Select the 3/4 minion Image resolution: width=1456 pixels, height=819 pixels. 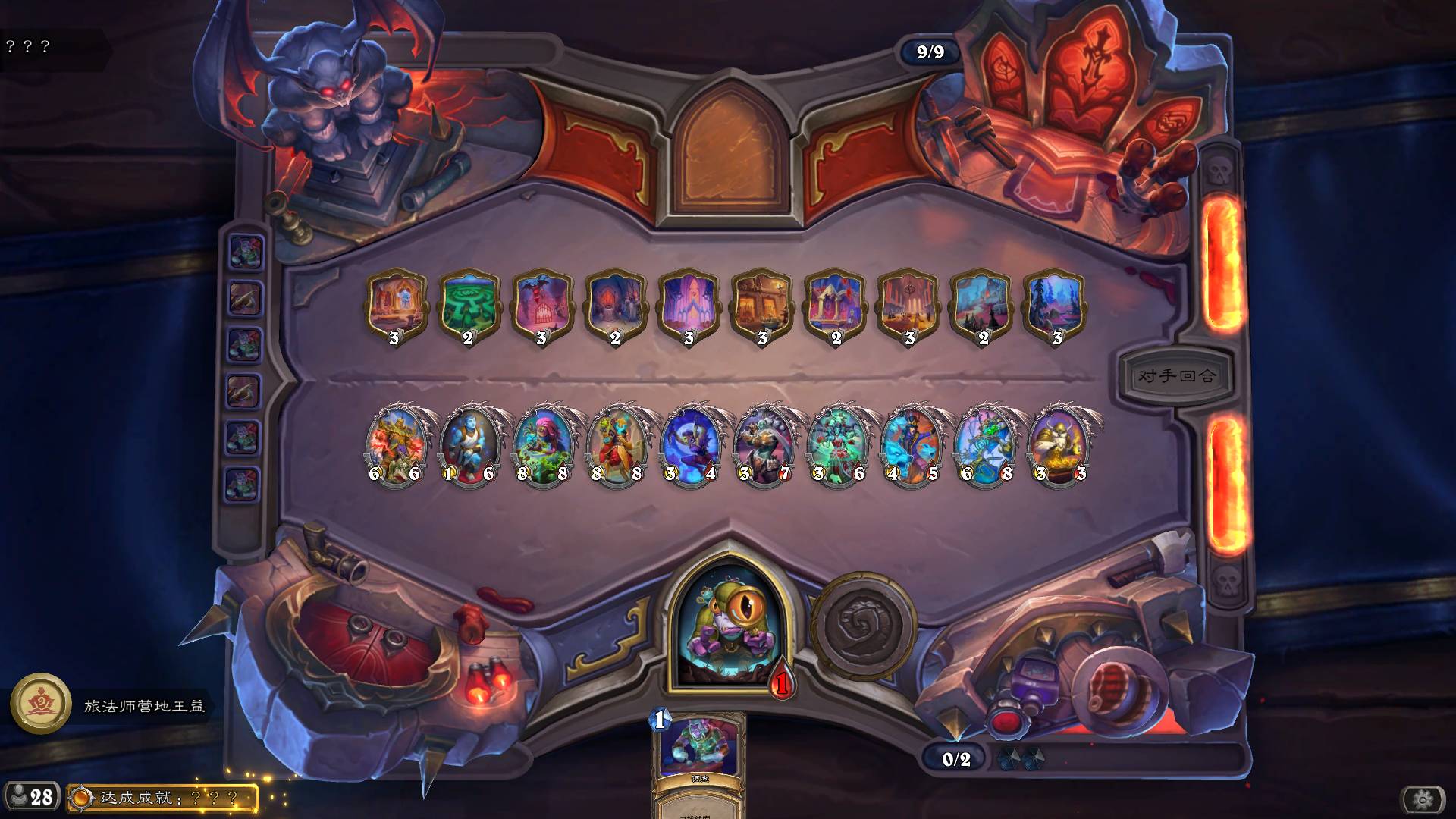[x=690, y=445]
